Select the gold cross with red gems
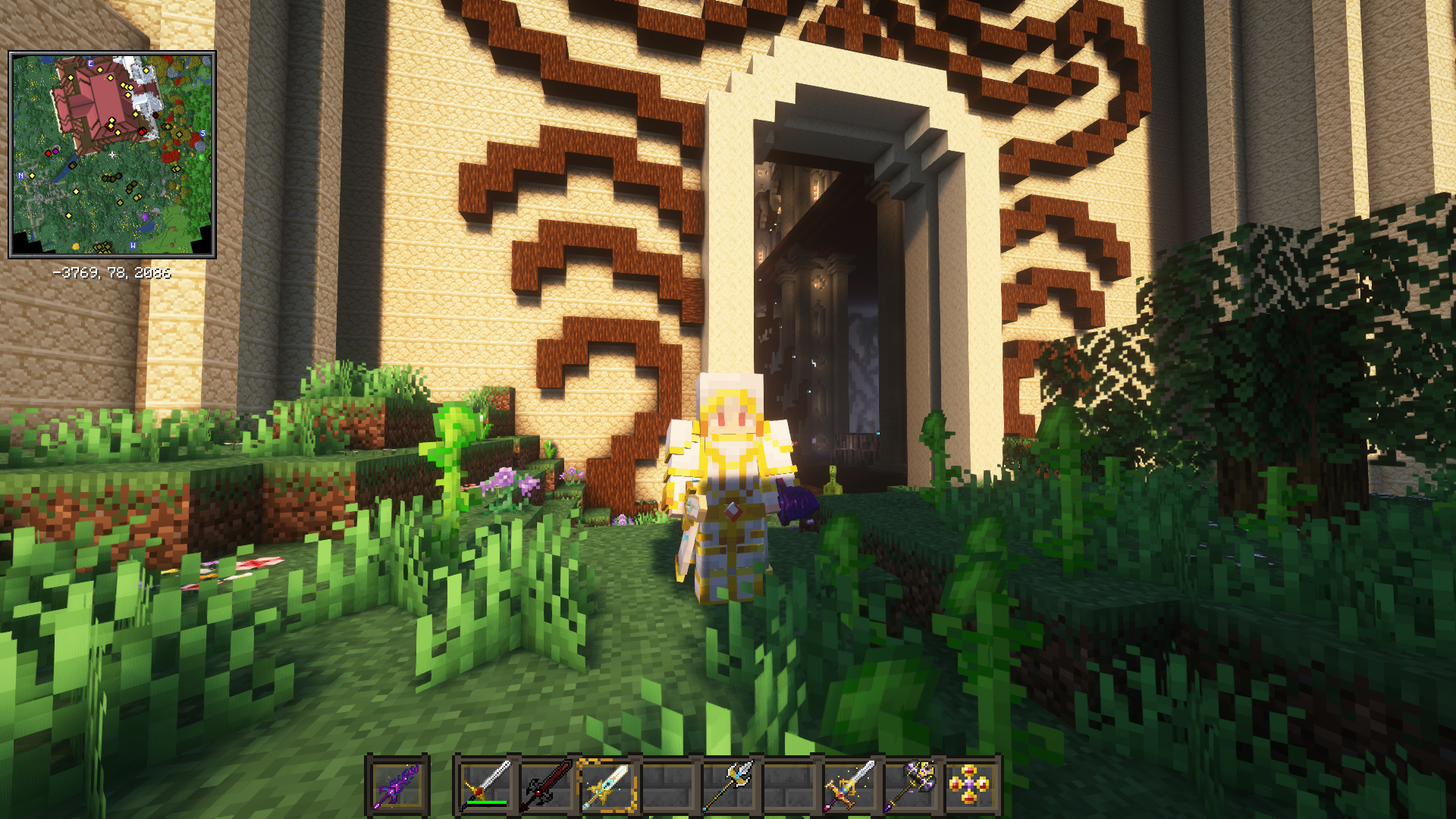Screen dimensions: 1456x819 click(971, 786)
